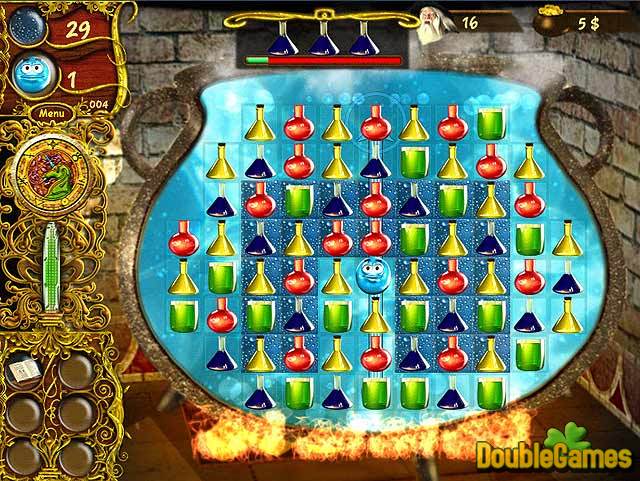
Task: Select the spell book slot
Action: click(21, 372)
